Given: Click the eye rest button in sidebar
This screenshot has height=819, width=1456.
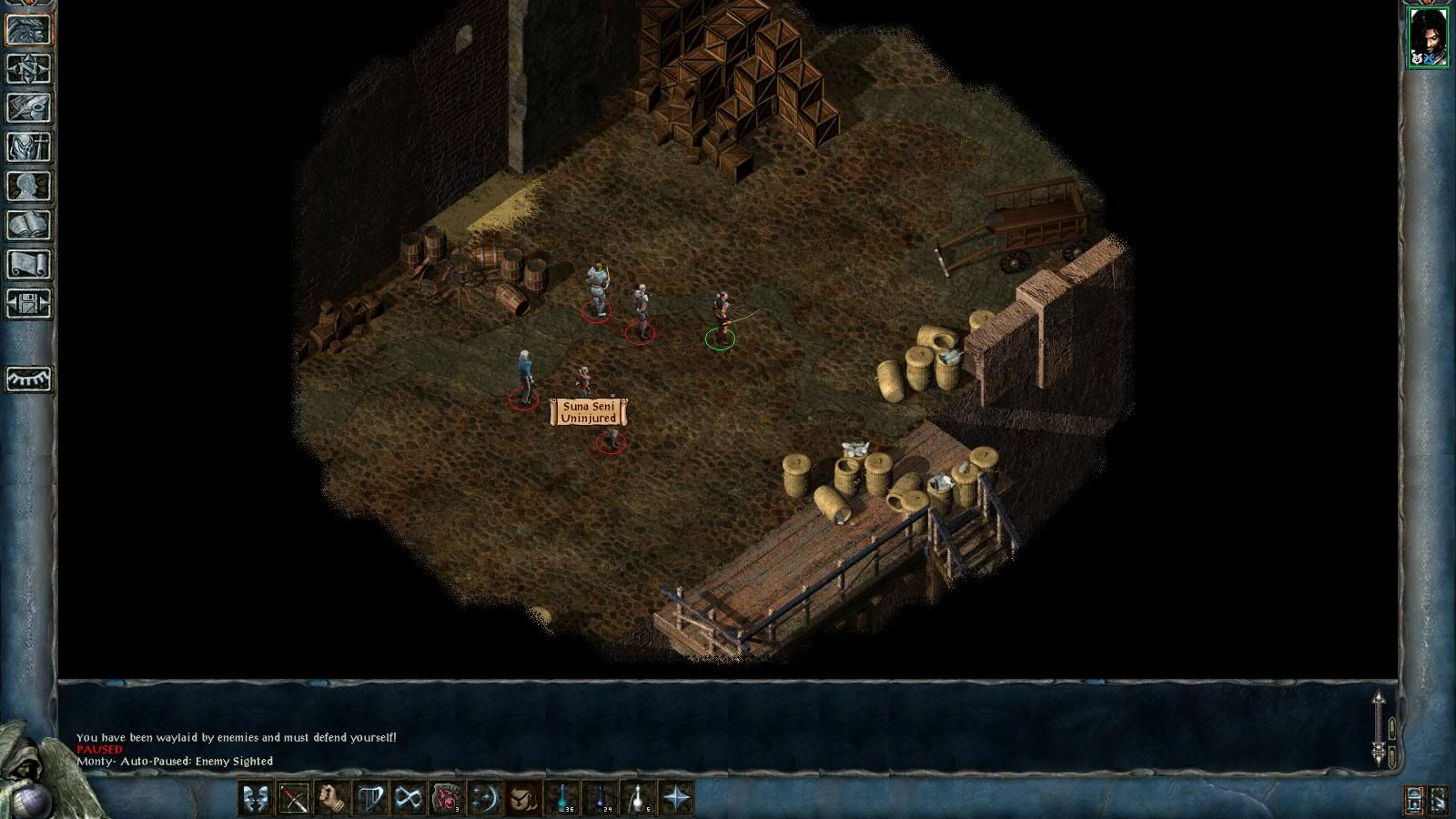Looking at the screenshot, I should pyautogui.click(x=29, y=379).
